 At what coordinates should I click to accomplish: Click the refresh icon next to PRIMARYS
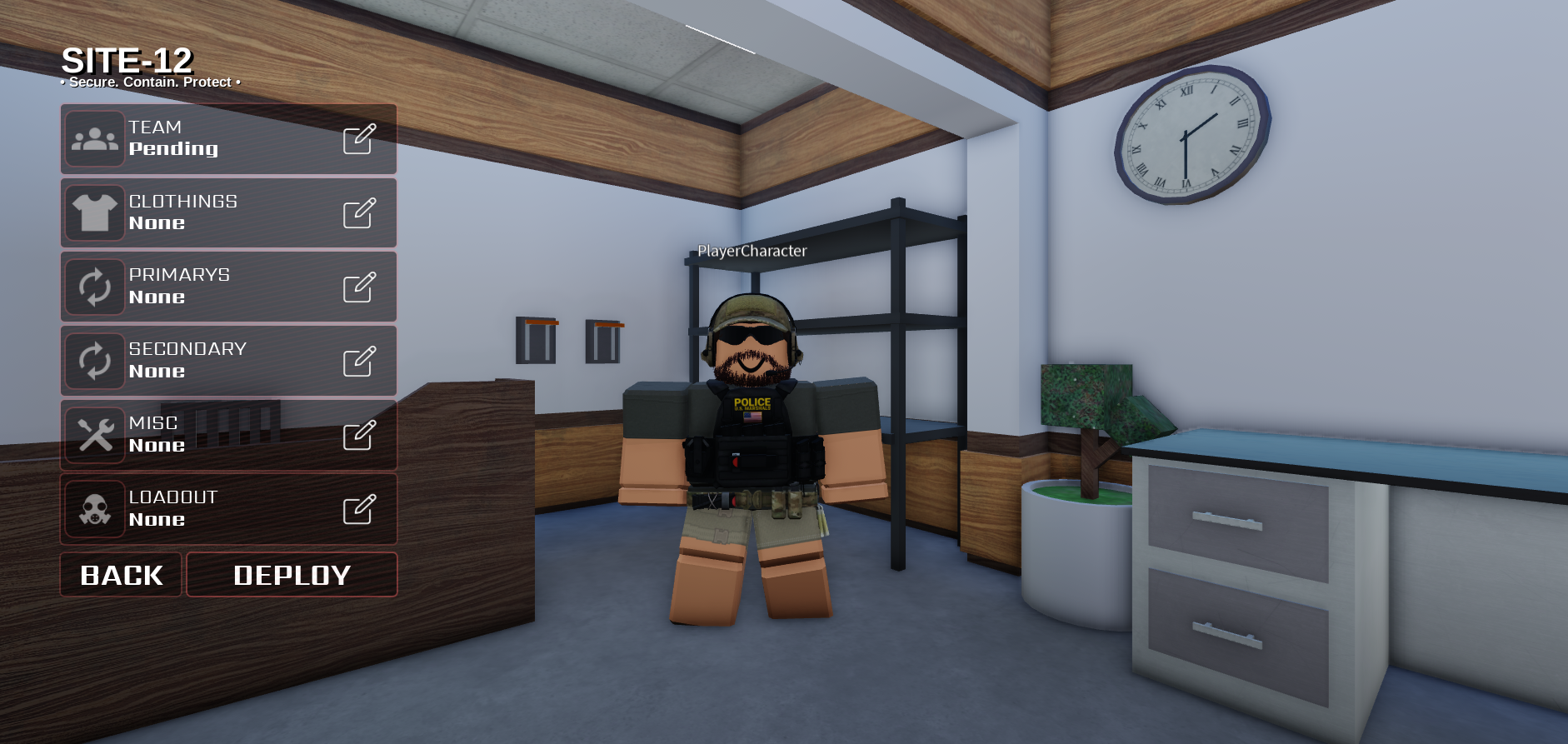pos(95,287)
